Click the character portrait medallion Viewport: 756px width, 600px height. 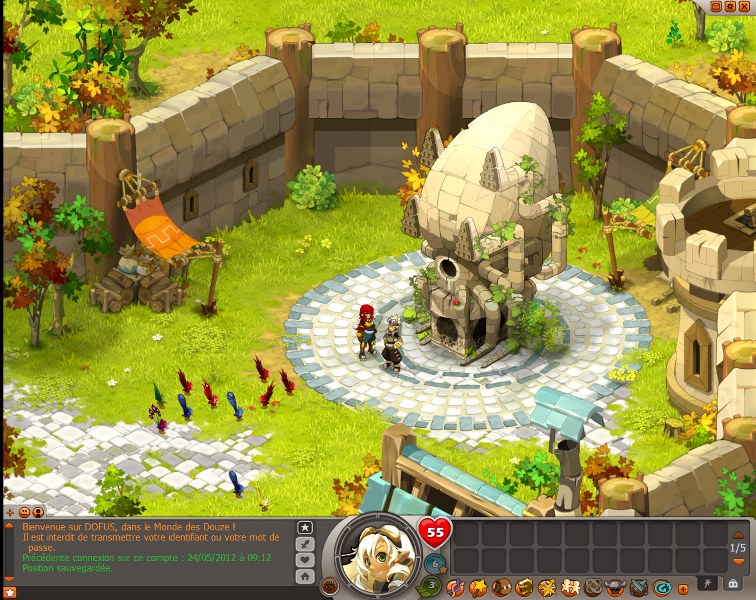pos(377,554)
